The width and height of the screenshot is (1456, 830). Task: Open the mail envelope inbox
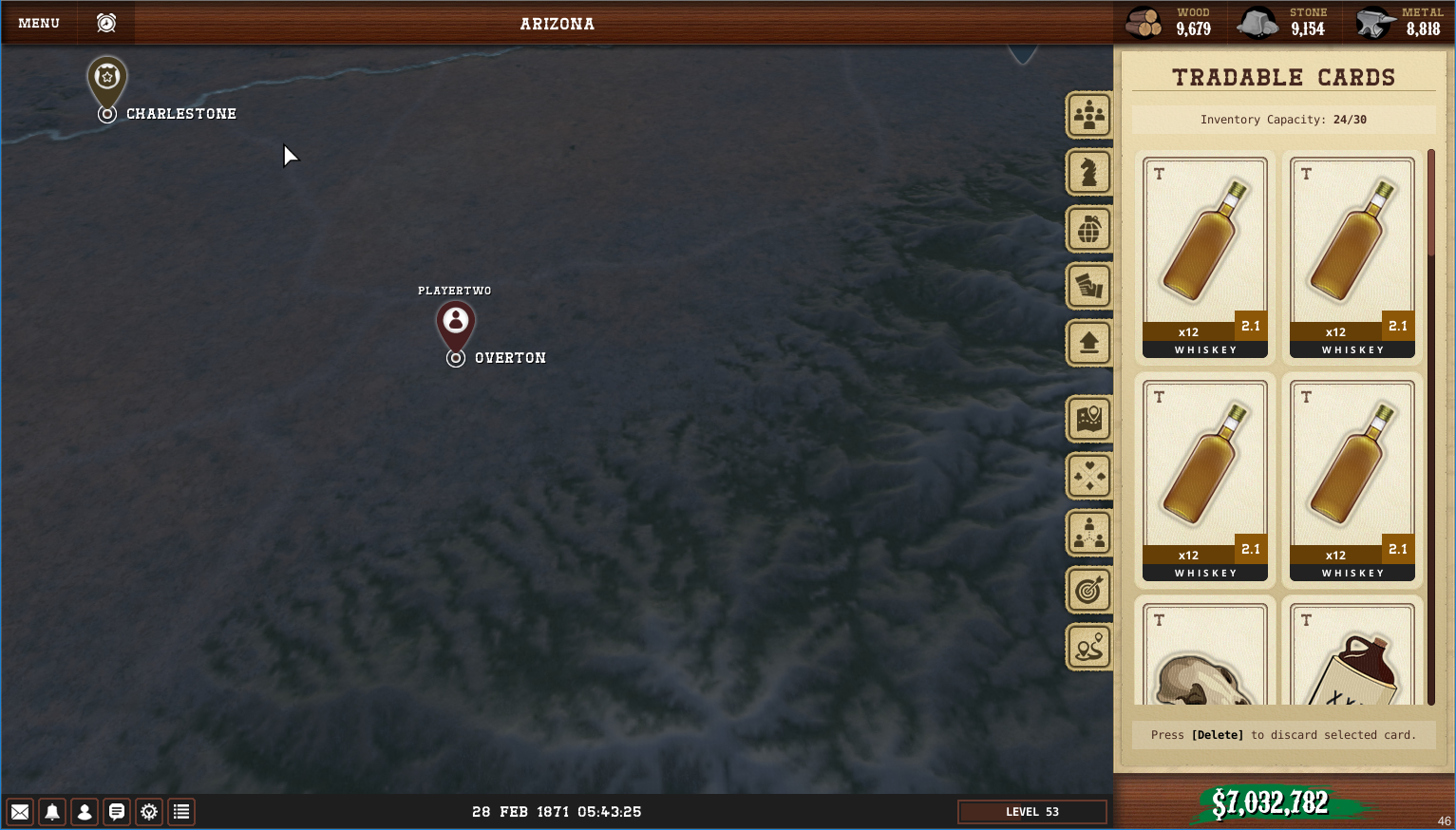(x=20, y=812)
